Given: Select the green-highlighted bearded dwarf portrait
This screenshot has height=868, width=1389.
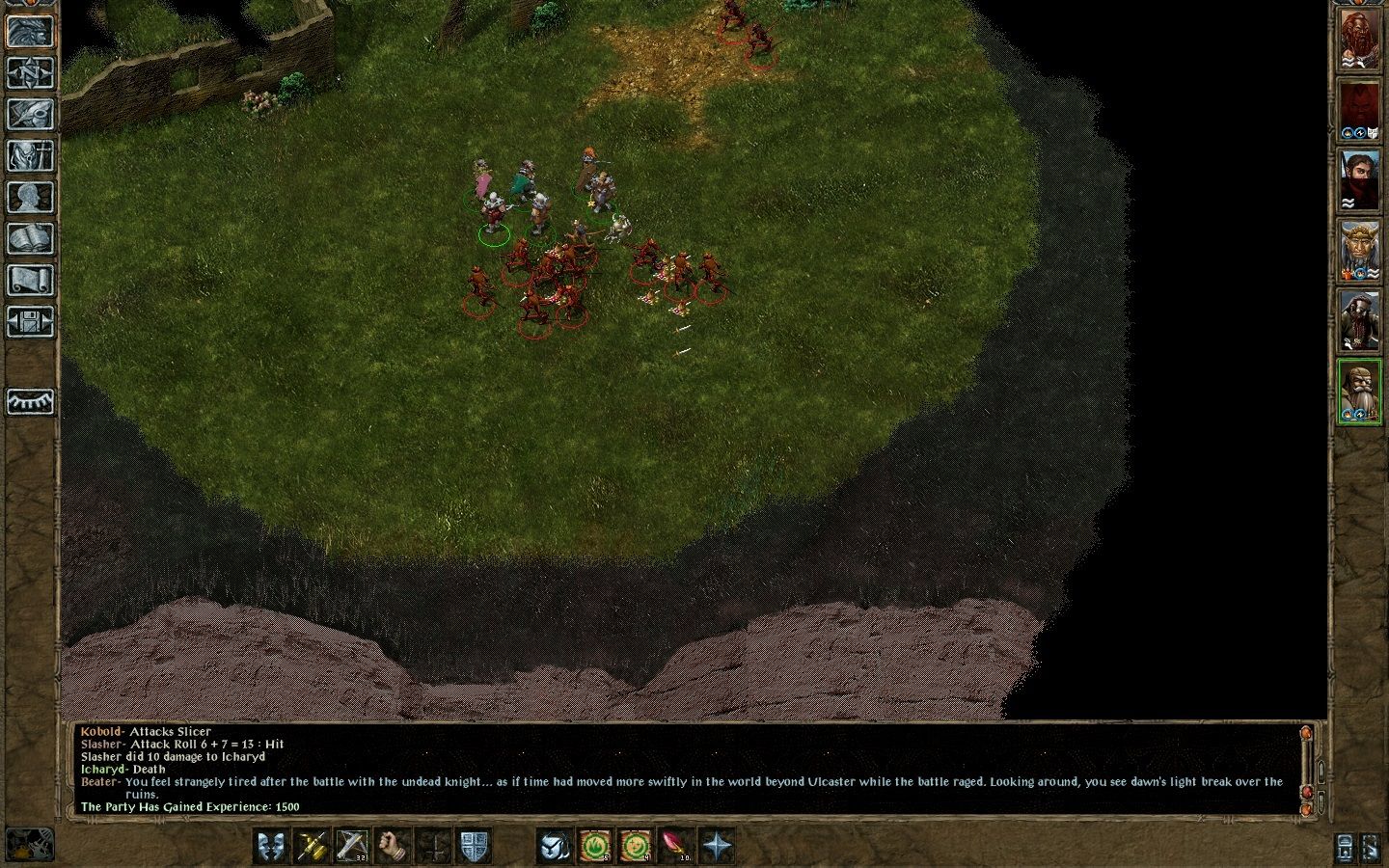Looking at the screenshot, I should coord(1358,391).
